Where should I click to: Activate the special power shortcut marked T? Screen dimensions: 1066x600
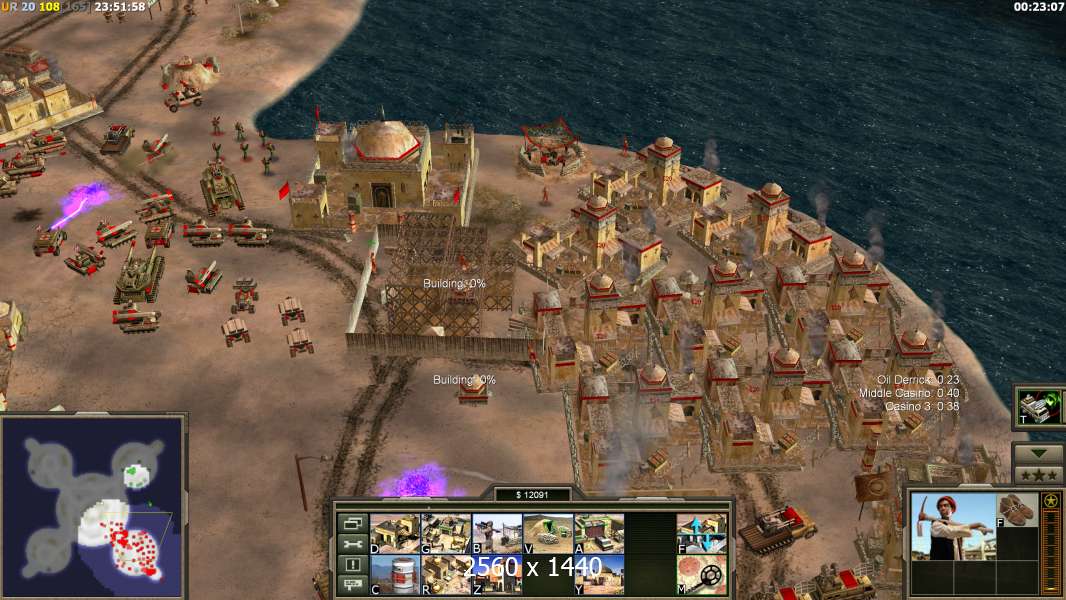click(1039, 406)
